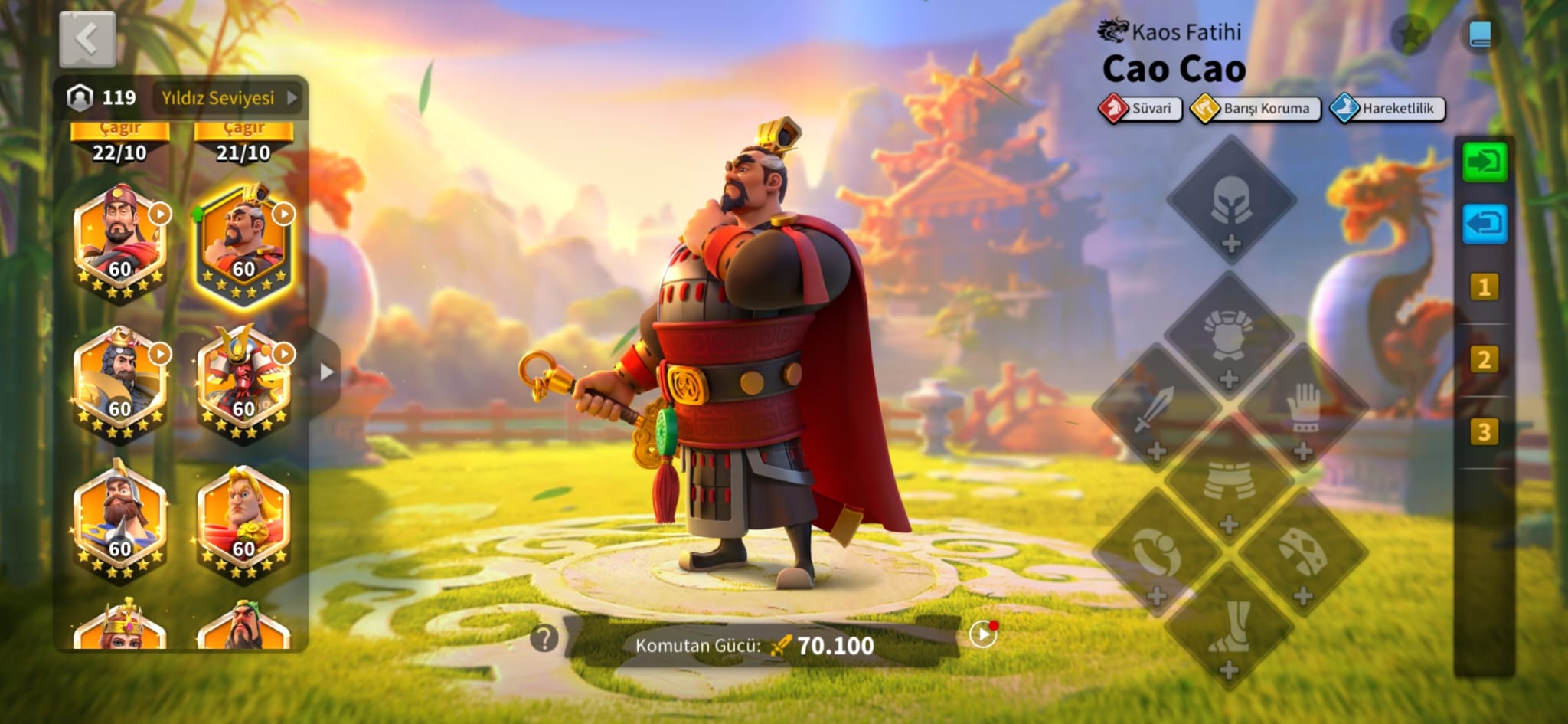Select the red samurai-armor commander portrait

point(243,383)
